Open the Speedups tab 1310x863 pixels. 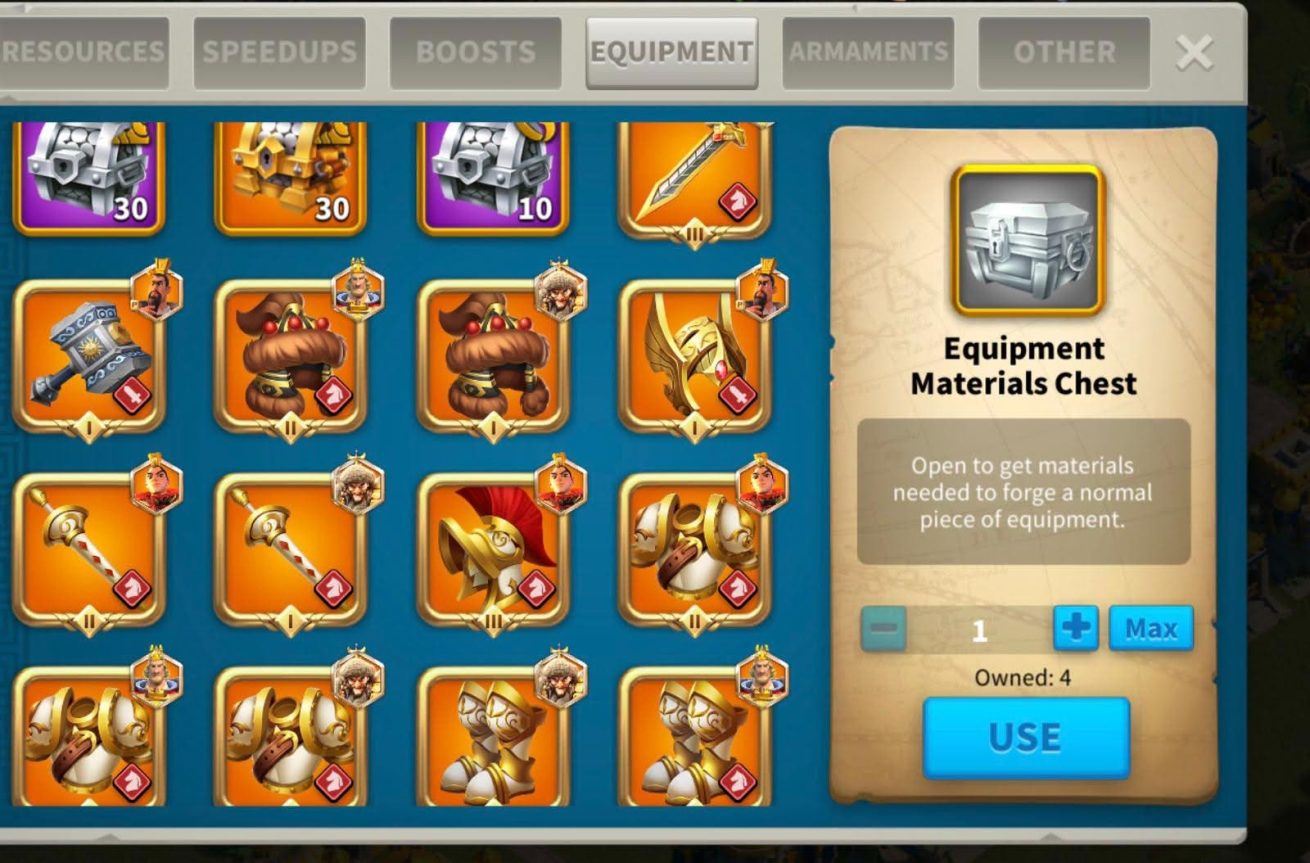coord(279,53)
